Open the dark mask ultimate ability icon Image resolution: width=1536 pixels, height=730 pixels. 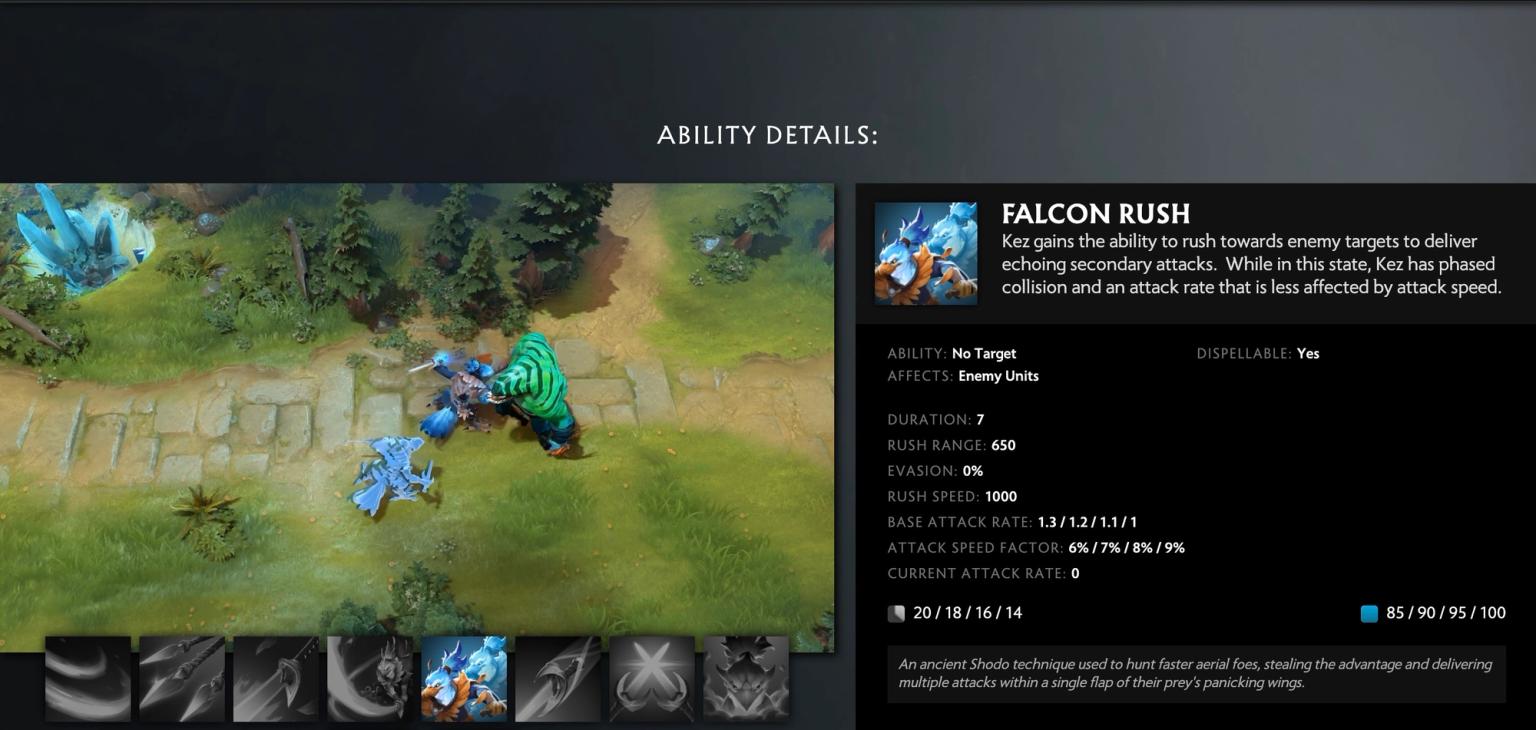point(746,679)
